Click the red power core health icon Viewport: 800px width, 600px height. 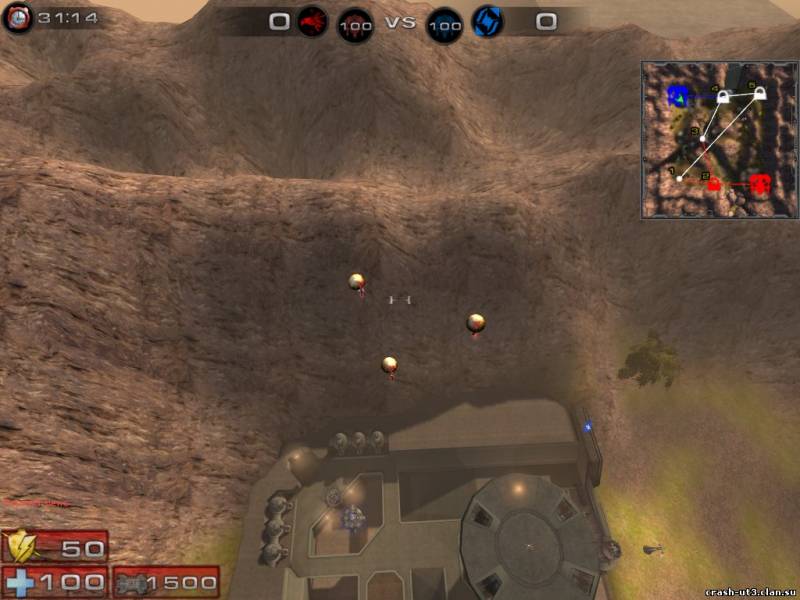click(x=355, y=23)
